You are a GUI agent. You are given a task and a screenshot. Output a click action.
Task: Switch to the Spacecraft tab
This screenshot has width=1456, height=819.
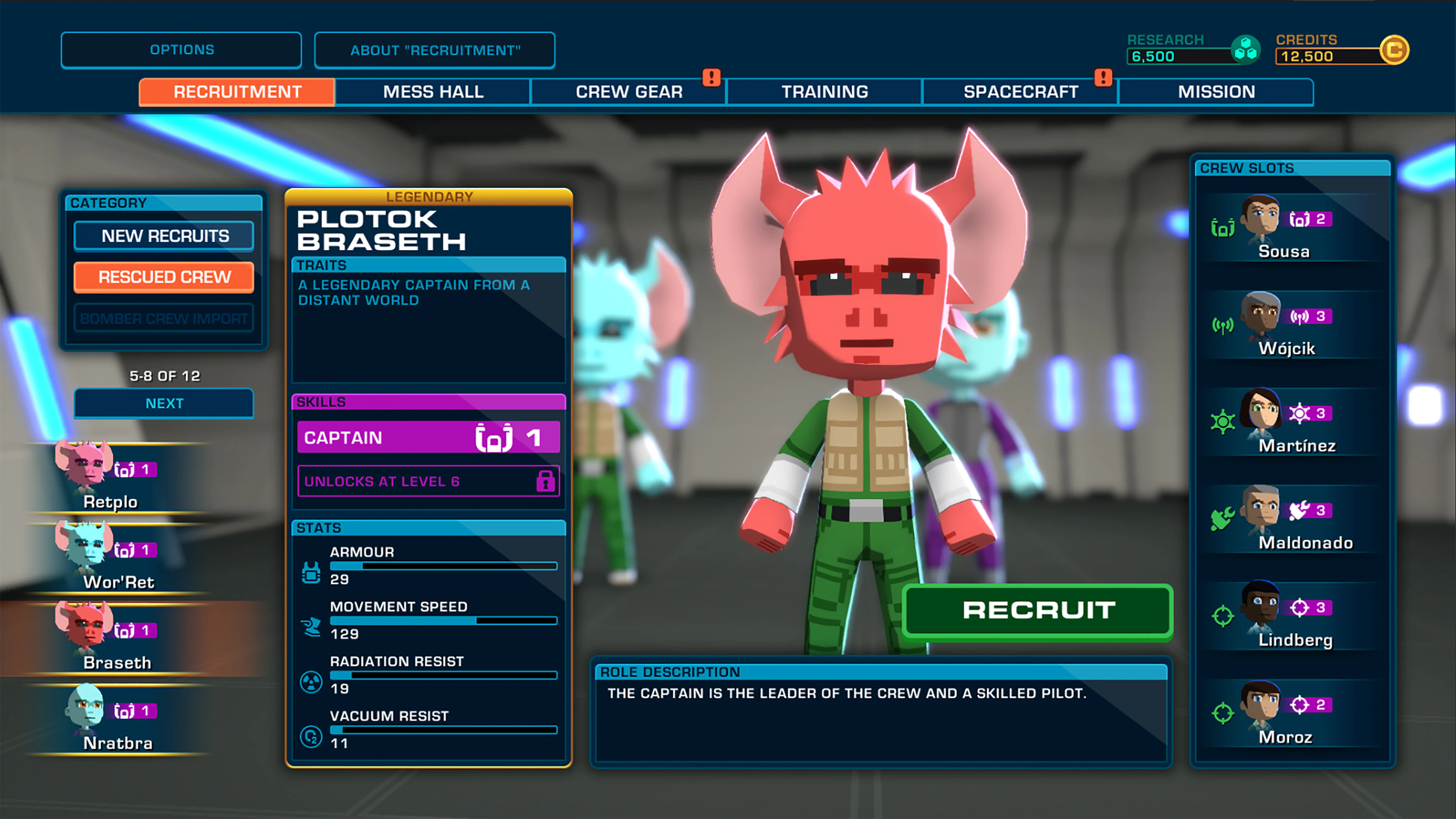tap(1021, 91)
